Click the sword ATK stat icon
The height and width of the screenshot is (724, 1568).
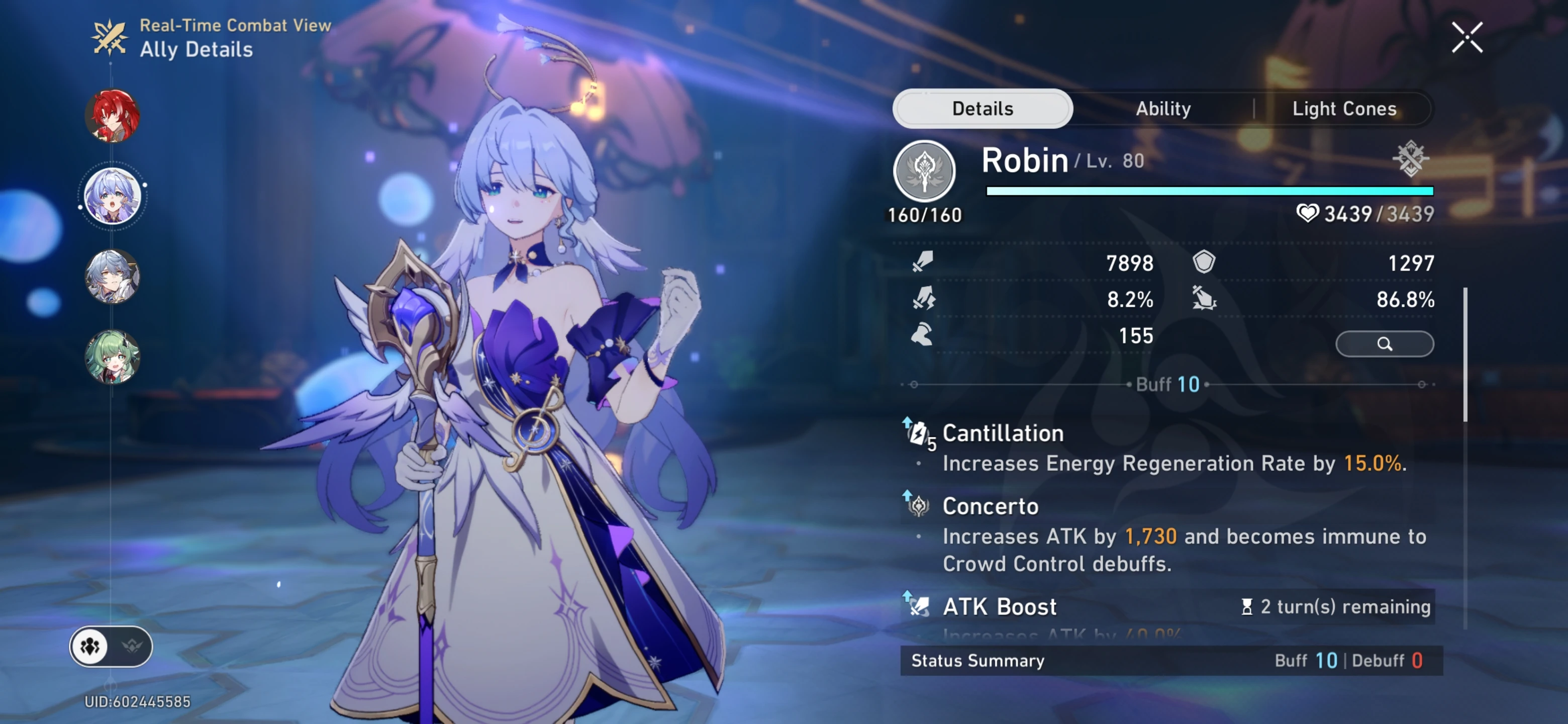(x=923, y=263)
